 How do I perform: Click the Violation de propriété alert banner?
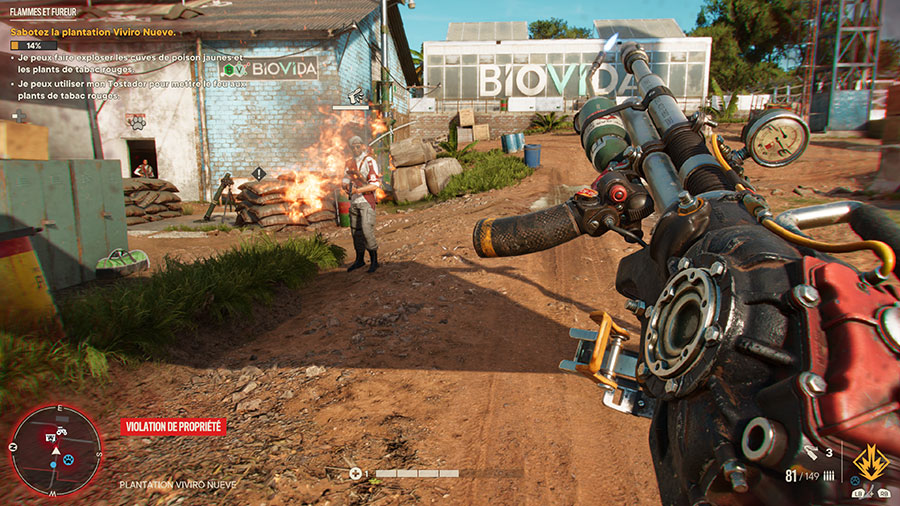pos(173,427)
